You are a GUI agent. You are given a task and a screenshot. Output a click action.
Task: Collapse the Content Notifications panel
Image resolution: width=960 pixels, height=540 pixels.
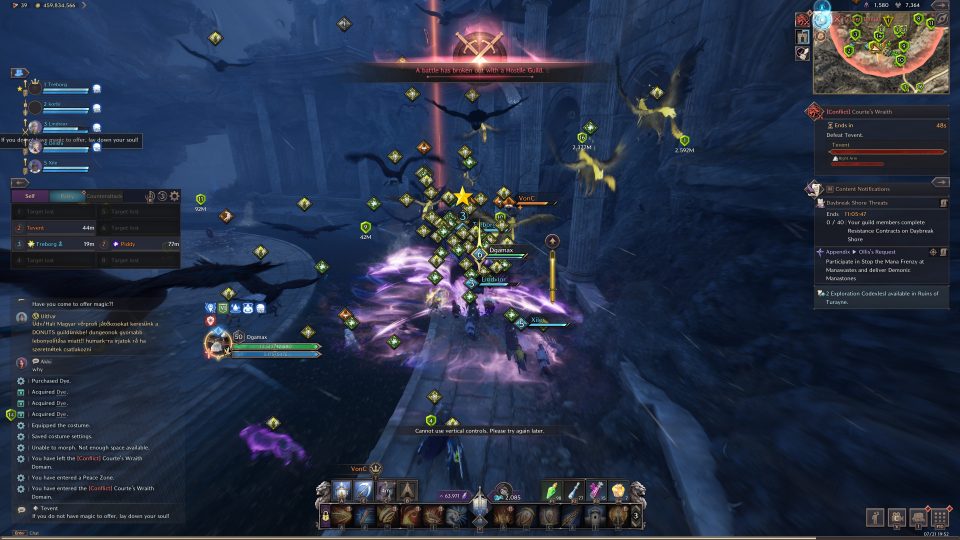pos(939,182)
